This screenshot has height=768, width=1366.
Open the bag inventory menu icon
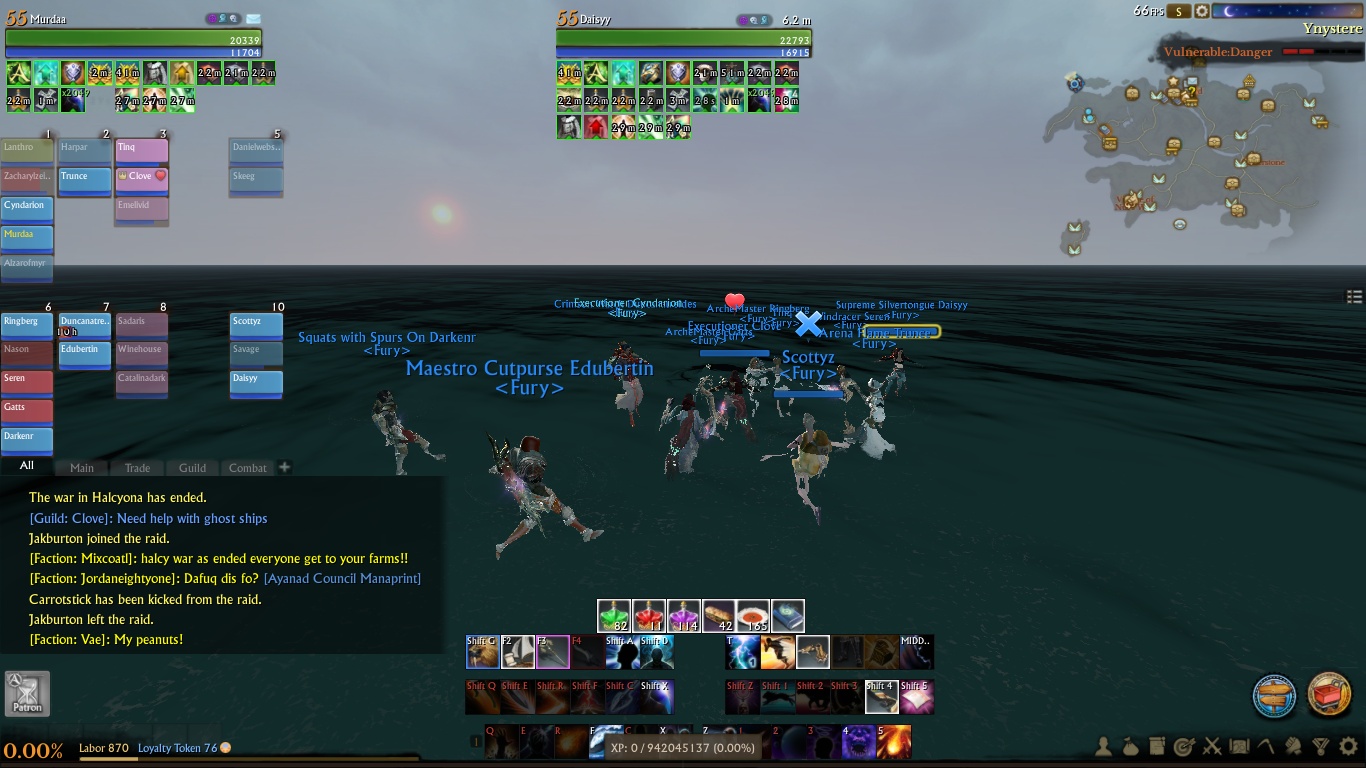pos(1130,746)
